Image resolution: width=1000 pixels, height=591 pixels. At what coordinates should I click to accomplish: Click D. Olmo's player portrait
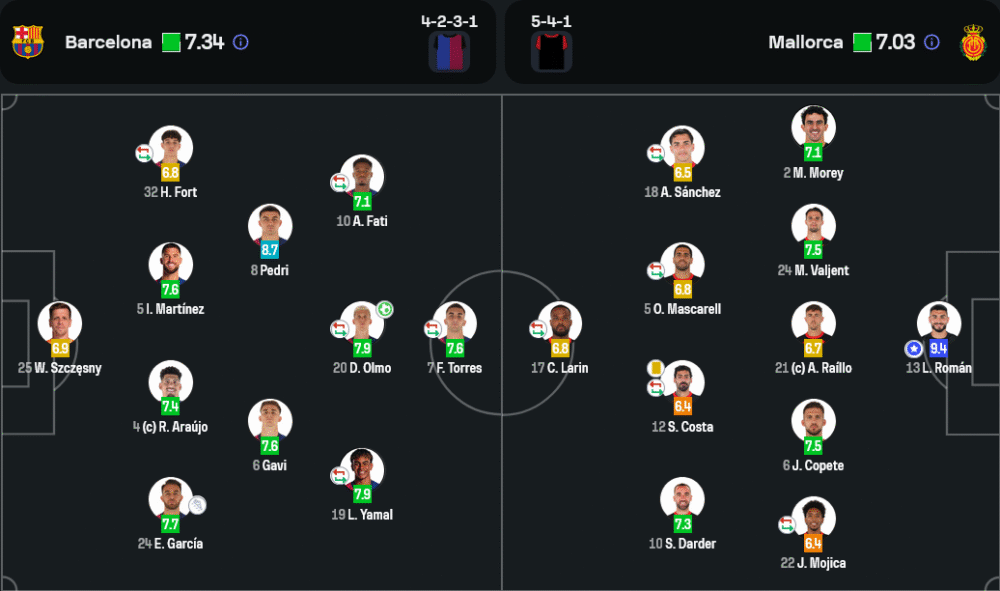pos(362,325)
